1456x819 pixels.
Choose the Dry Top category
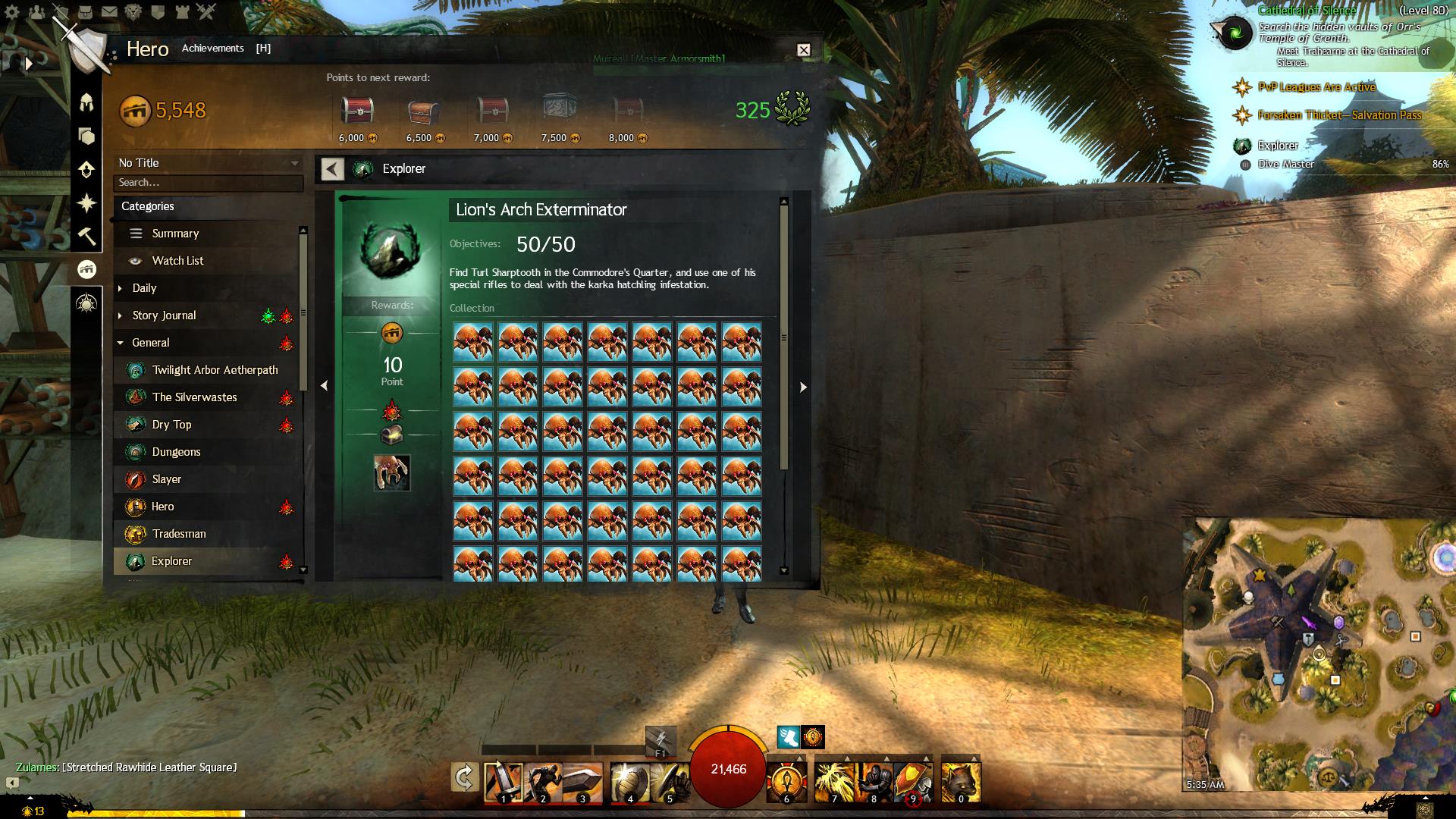point(171,425)
